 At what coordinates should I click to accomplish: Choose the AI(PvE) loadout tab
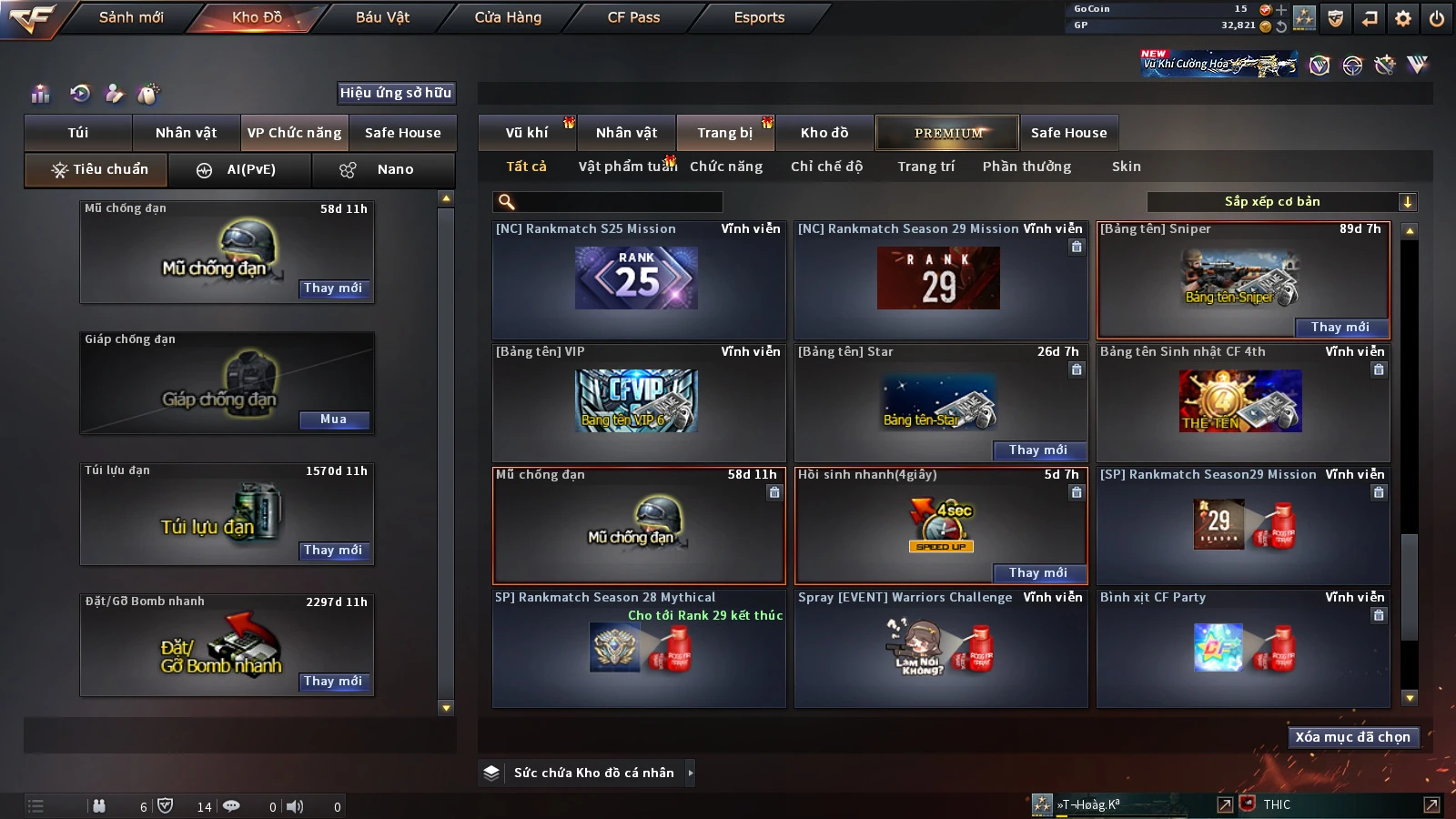click(x=240, y=169)
